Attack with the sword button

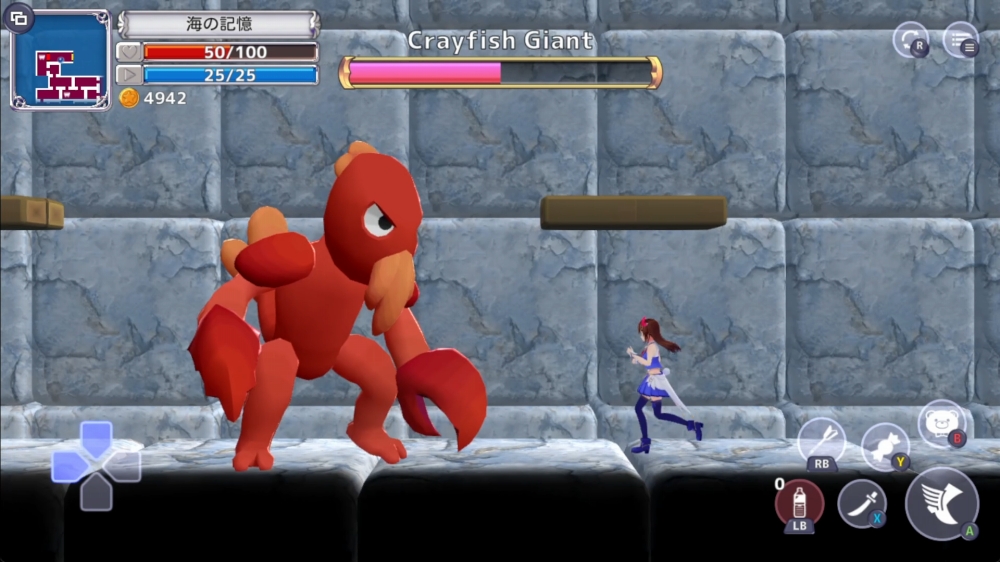click(861, 502)
